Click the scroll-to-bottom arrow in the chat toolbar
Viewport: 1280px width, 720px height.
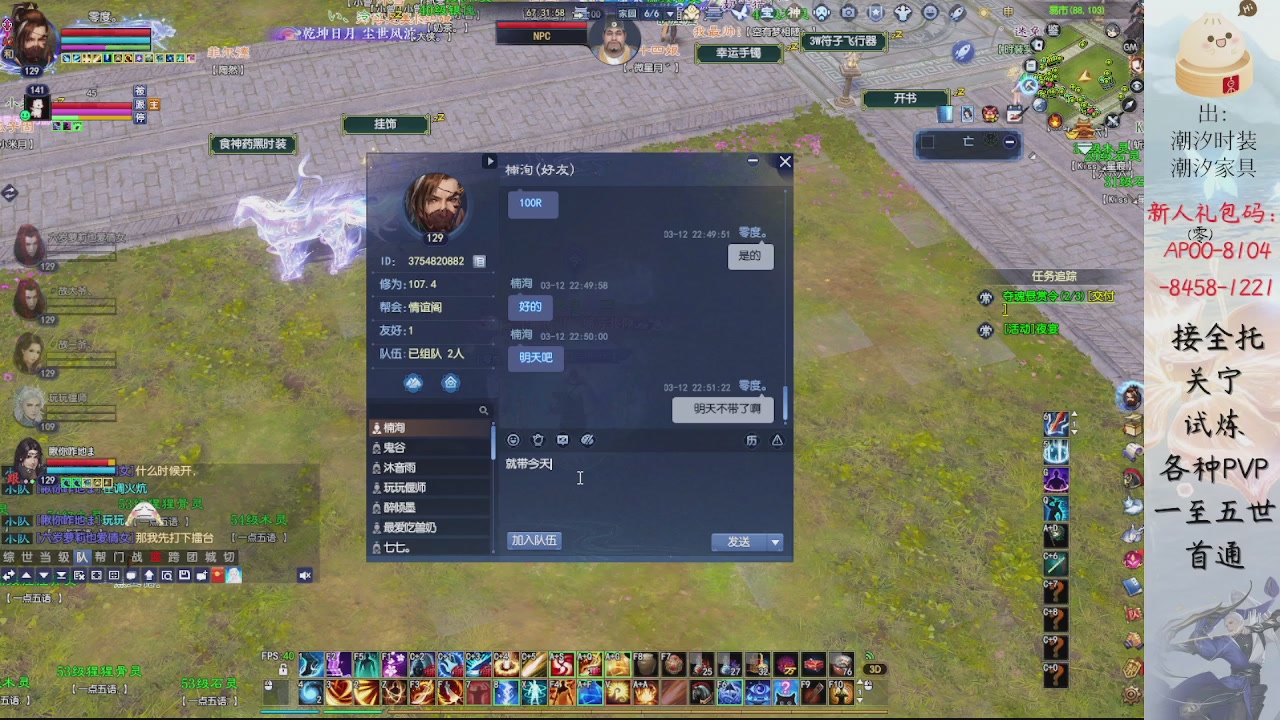click(x=62, y=575)
